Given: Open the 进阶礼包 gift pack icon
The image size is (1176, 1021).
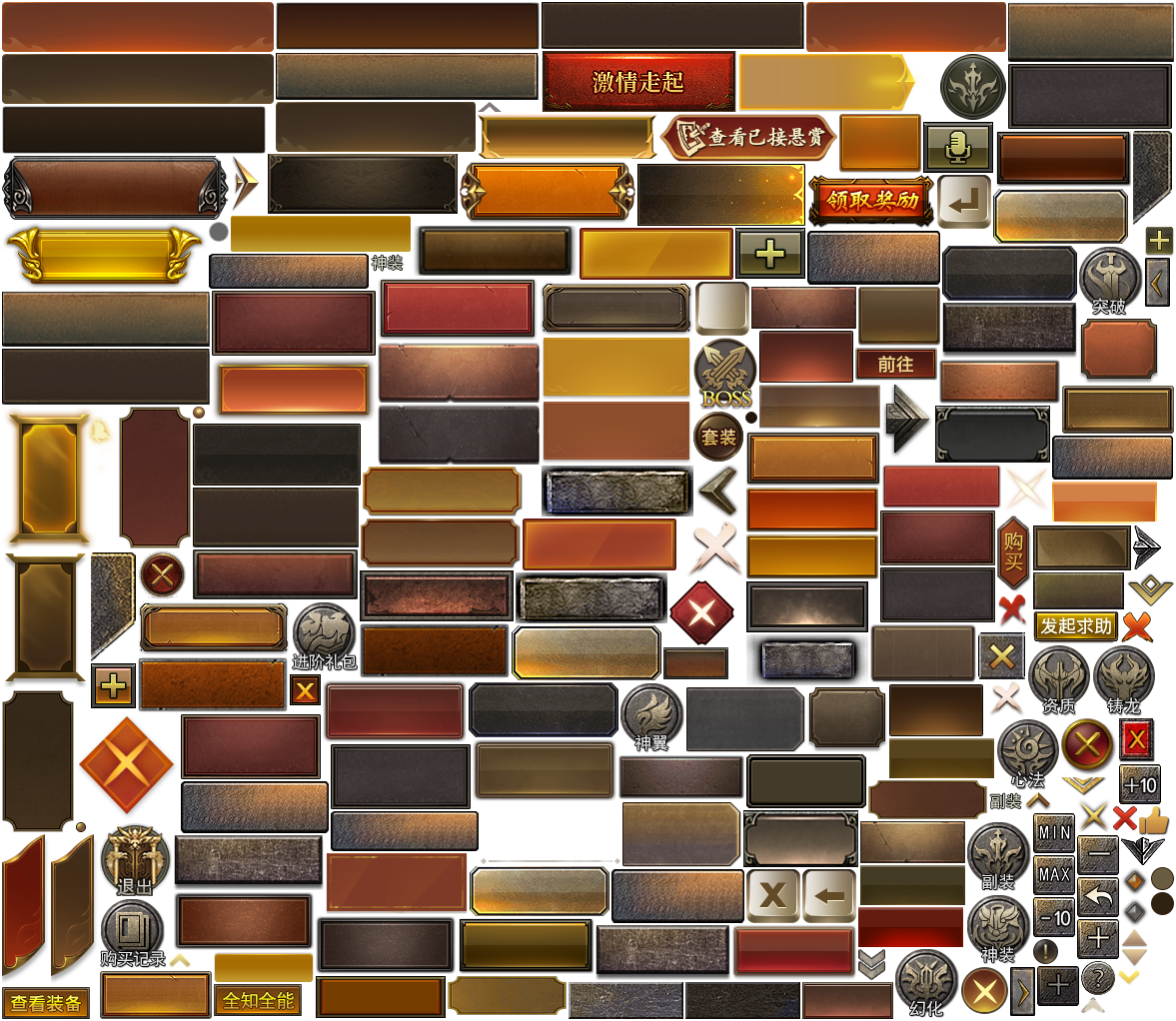Looking at the screenshot, I should click(x=323, y=633).
